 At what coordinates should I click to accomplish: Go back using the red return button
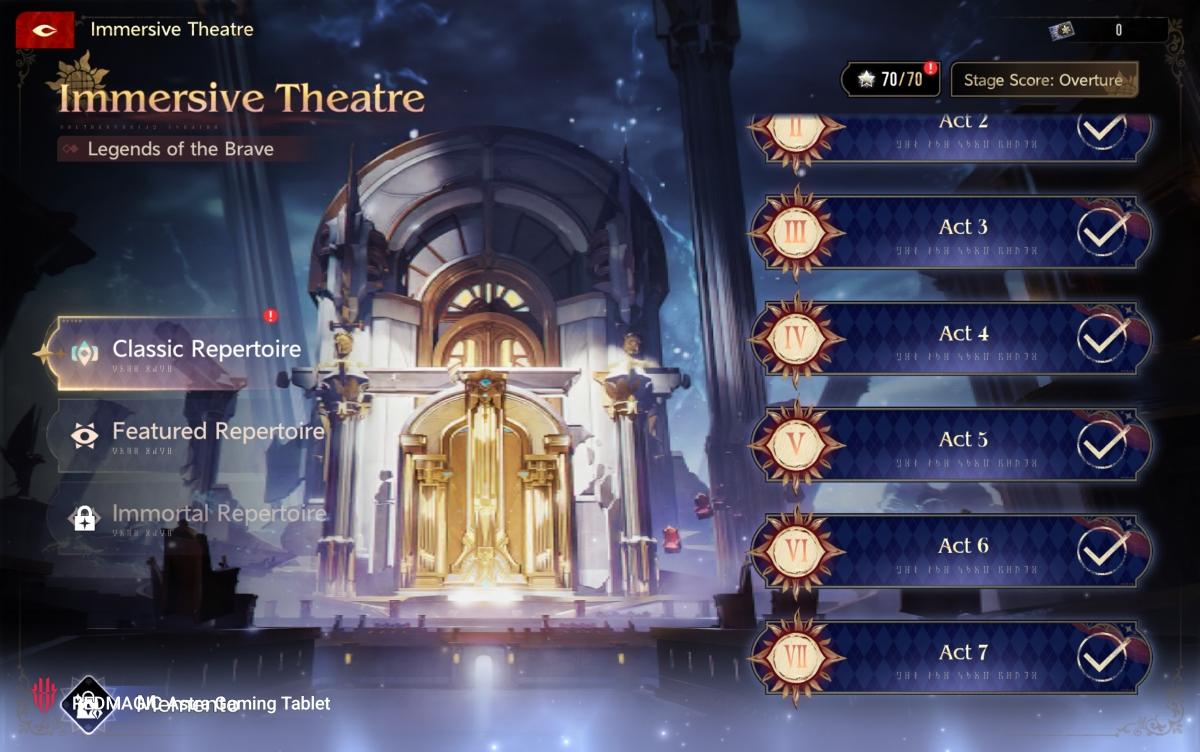44,31
